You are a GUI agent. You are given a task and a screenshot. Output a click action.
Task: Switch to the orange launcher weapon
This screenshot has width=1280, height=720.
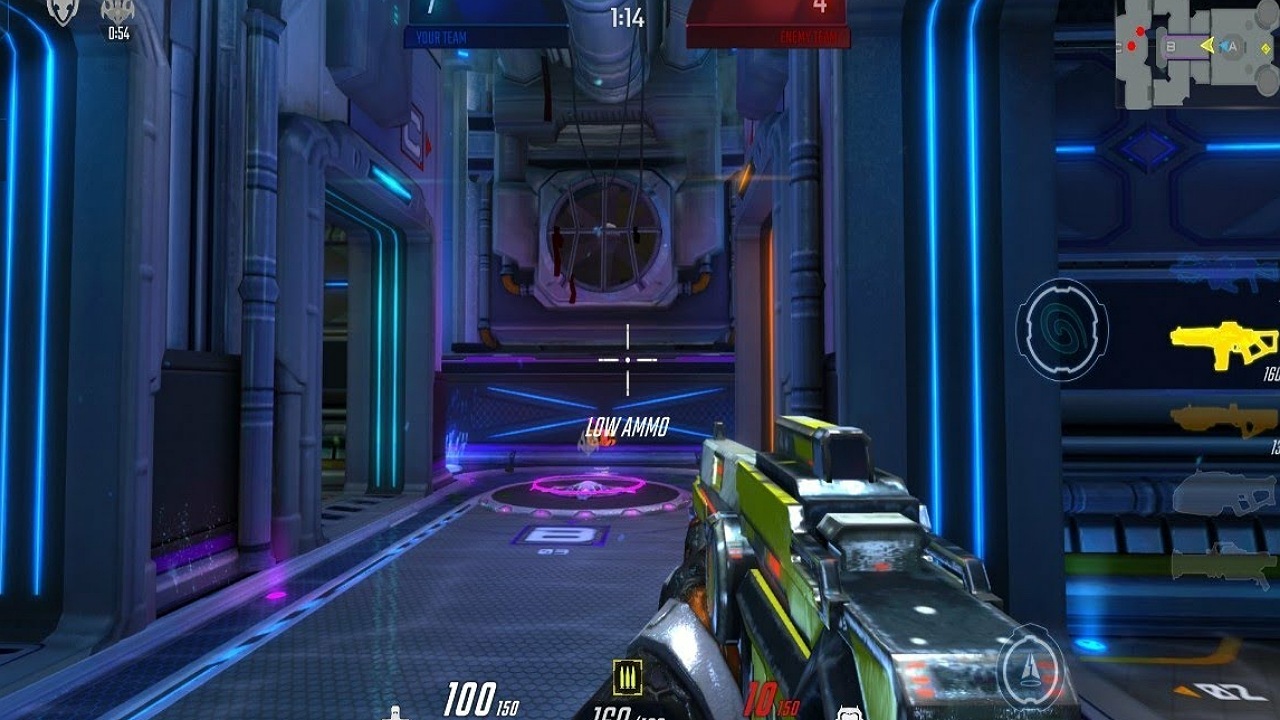coord(1223,419)
